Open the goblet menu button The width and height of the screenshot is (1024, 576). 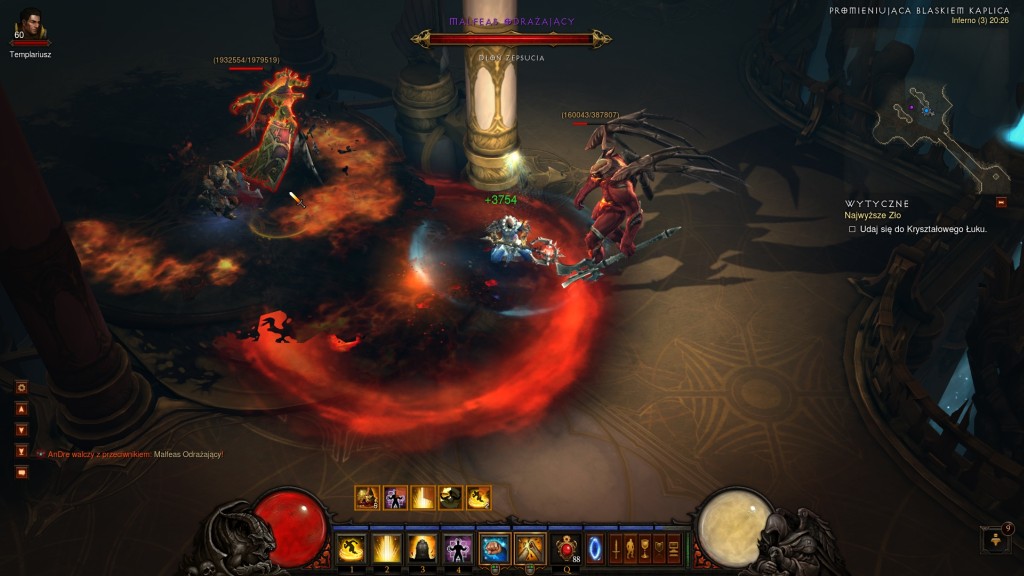coord(645,548)
